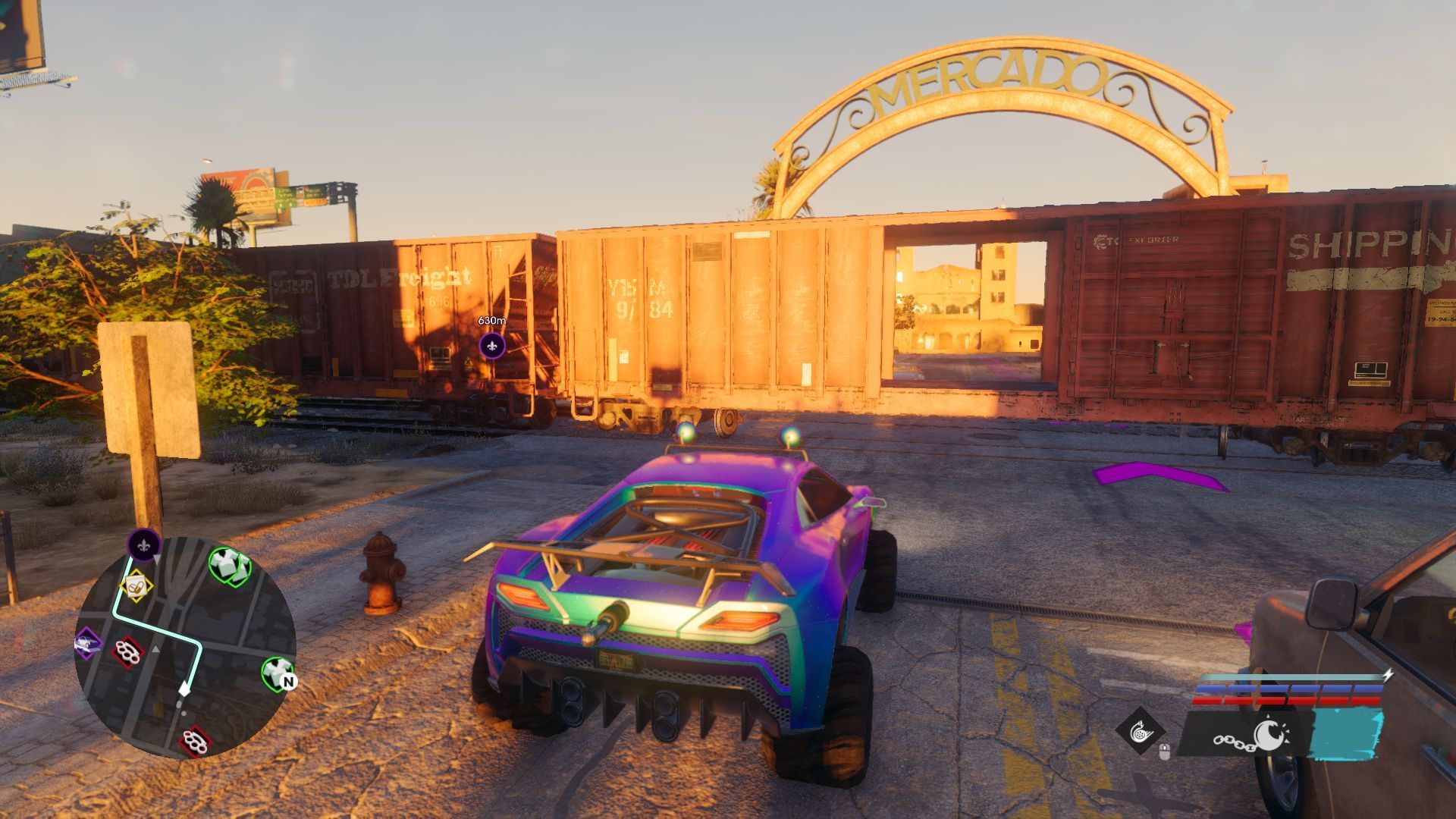The image size is (1456, 819).
Task: Select the mouse input hint icon near the turbo ability
Action: point(1164,750)
